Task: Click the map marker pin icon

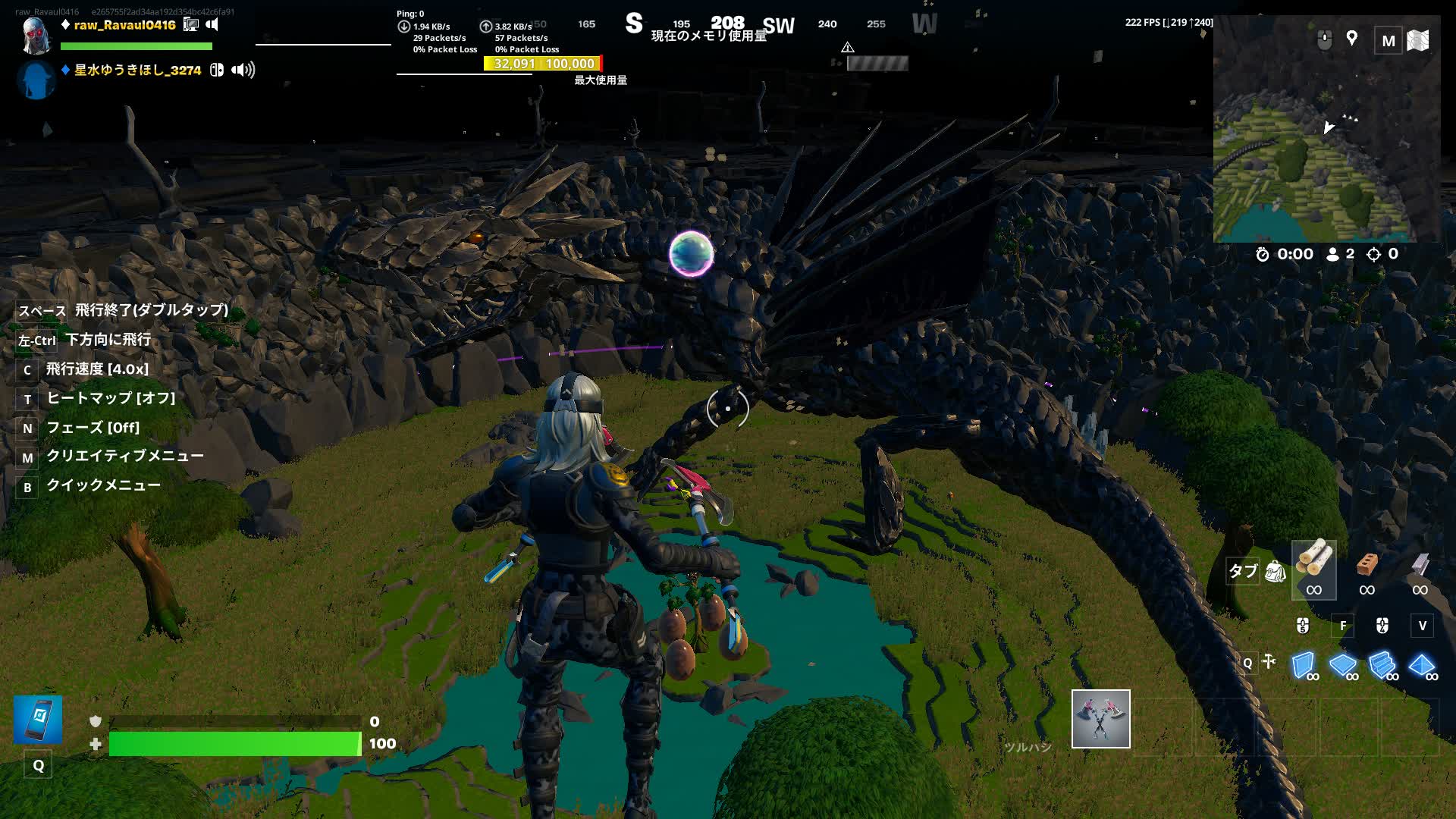Action: 1351,39
